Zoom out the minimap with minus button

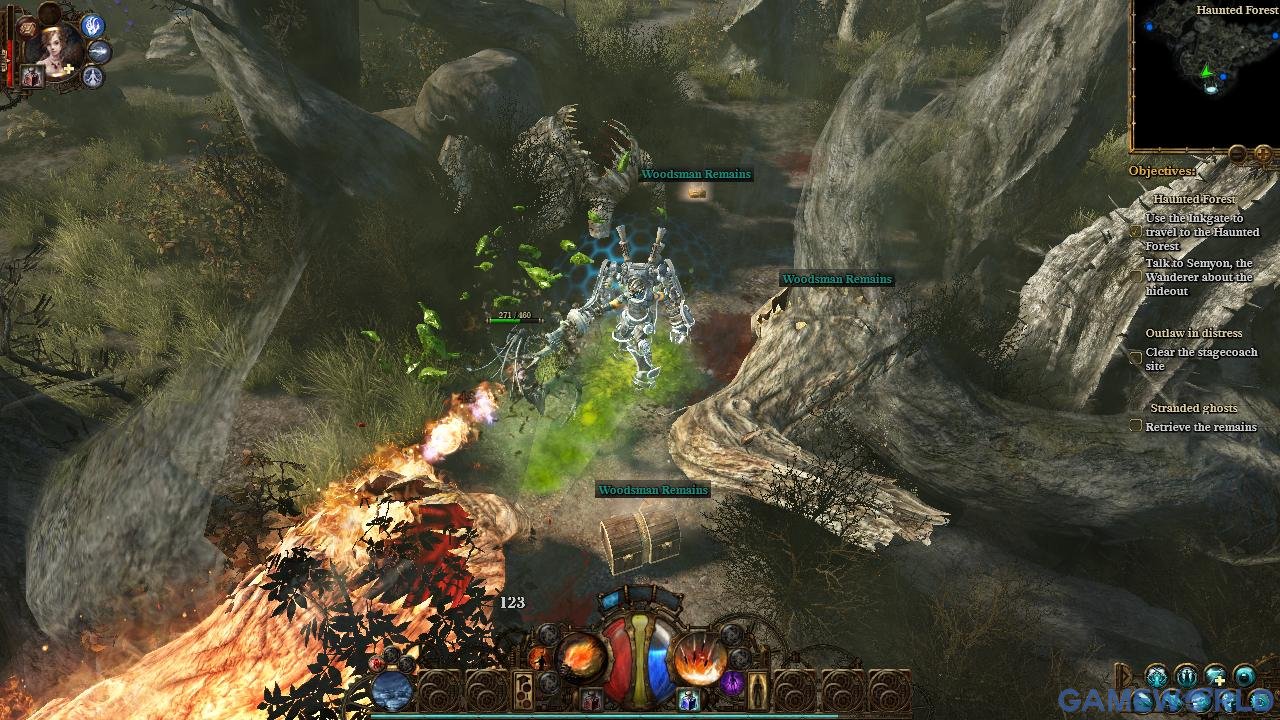click(x=1237, y=154)
